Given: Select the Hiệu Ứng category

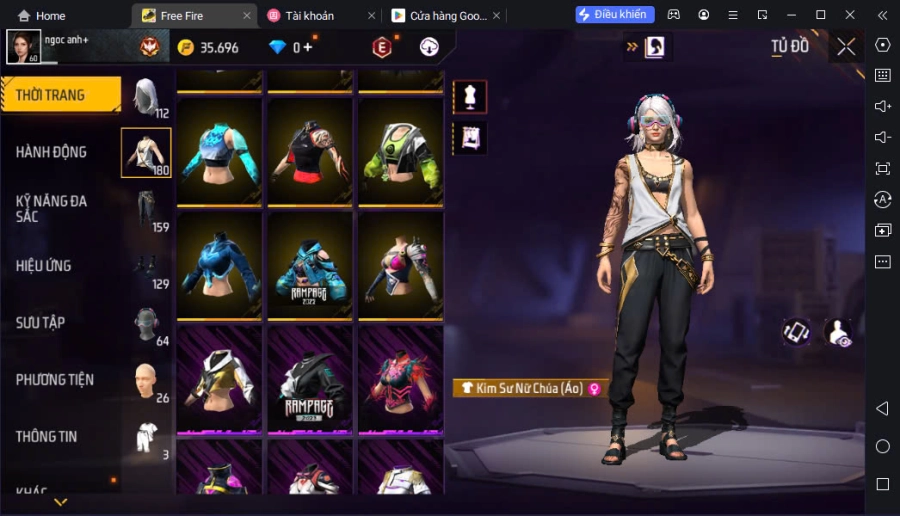Looking at the screenshot, I should coord(44,266).
